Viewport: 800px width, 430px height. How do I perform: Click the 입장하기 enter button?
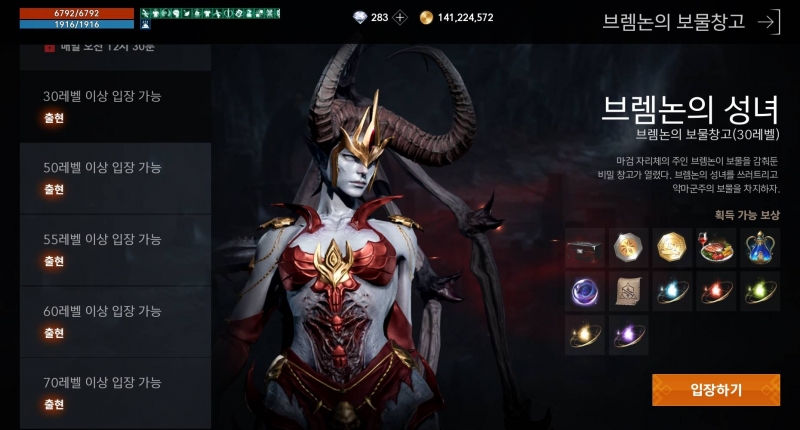tap(716, 390)
